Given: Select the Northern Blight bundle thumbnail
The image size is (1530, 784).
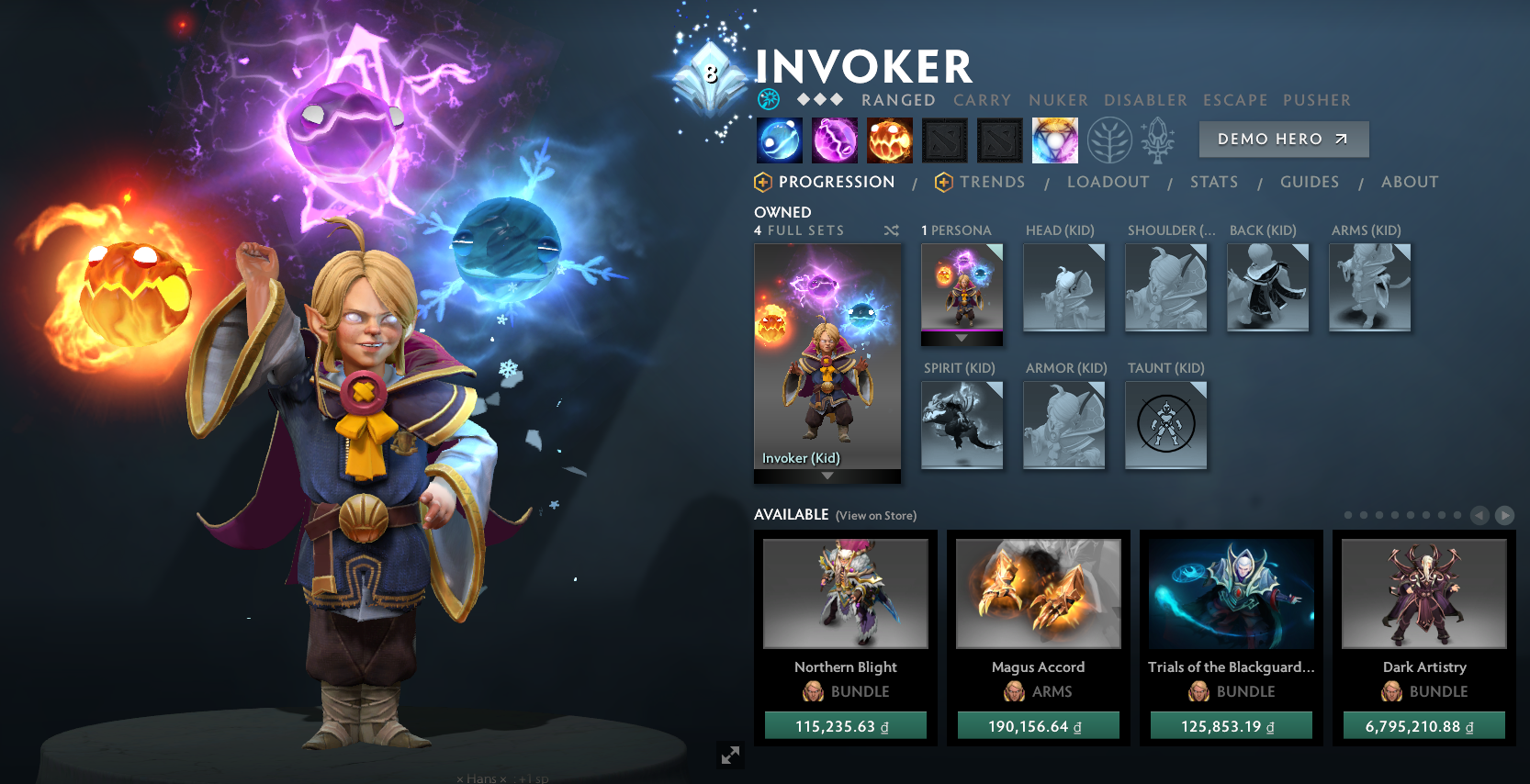Looking at the screenshot, I should point(845,594).
